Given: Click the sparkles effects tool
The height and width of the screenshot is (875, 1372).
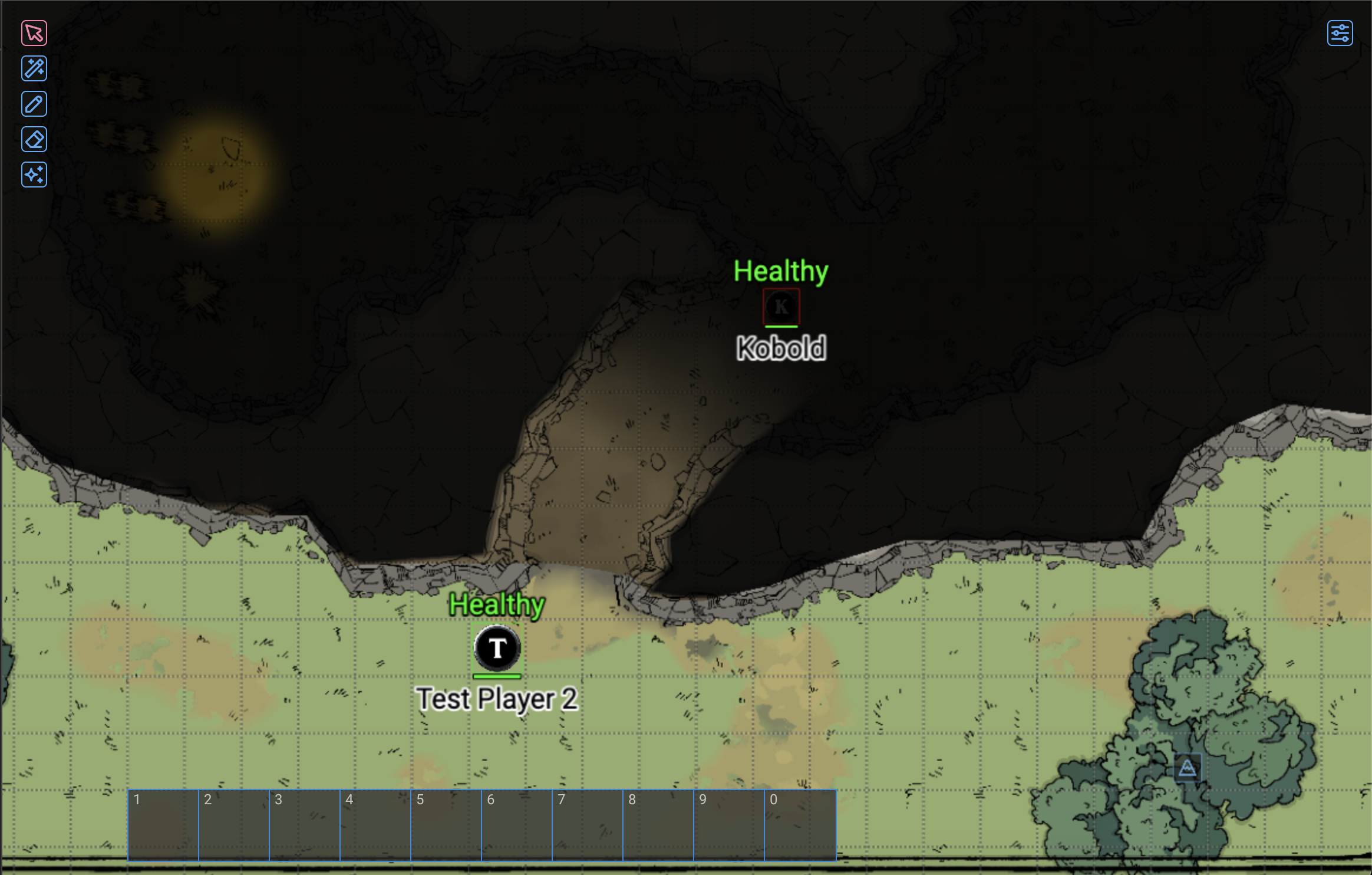Looking at the screenshot, I should click(34, 175).
